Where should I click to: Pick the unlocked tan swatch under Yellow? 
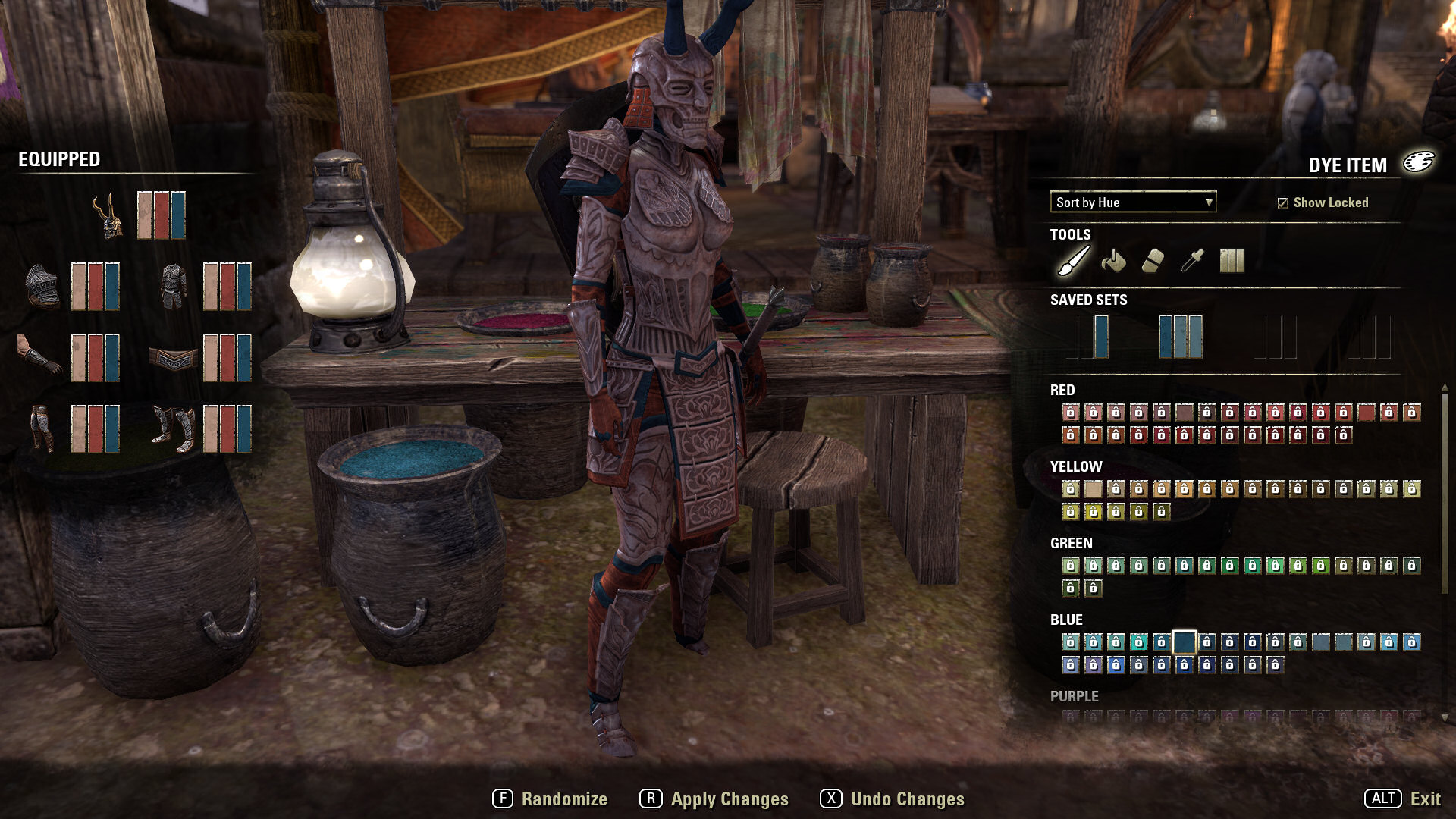click(x=1093, y=489)
